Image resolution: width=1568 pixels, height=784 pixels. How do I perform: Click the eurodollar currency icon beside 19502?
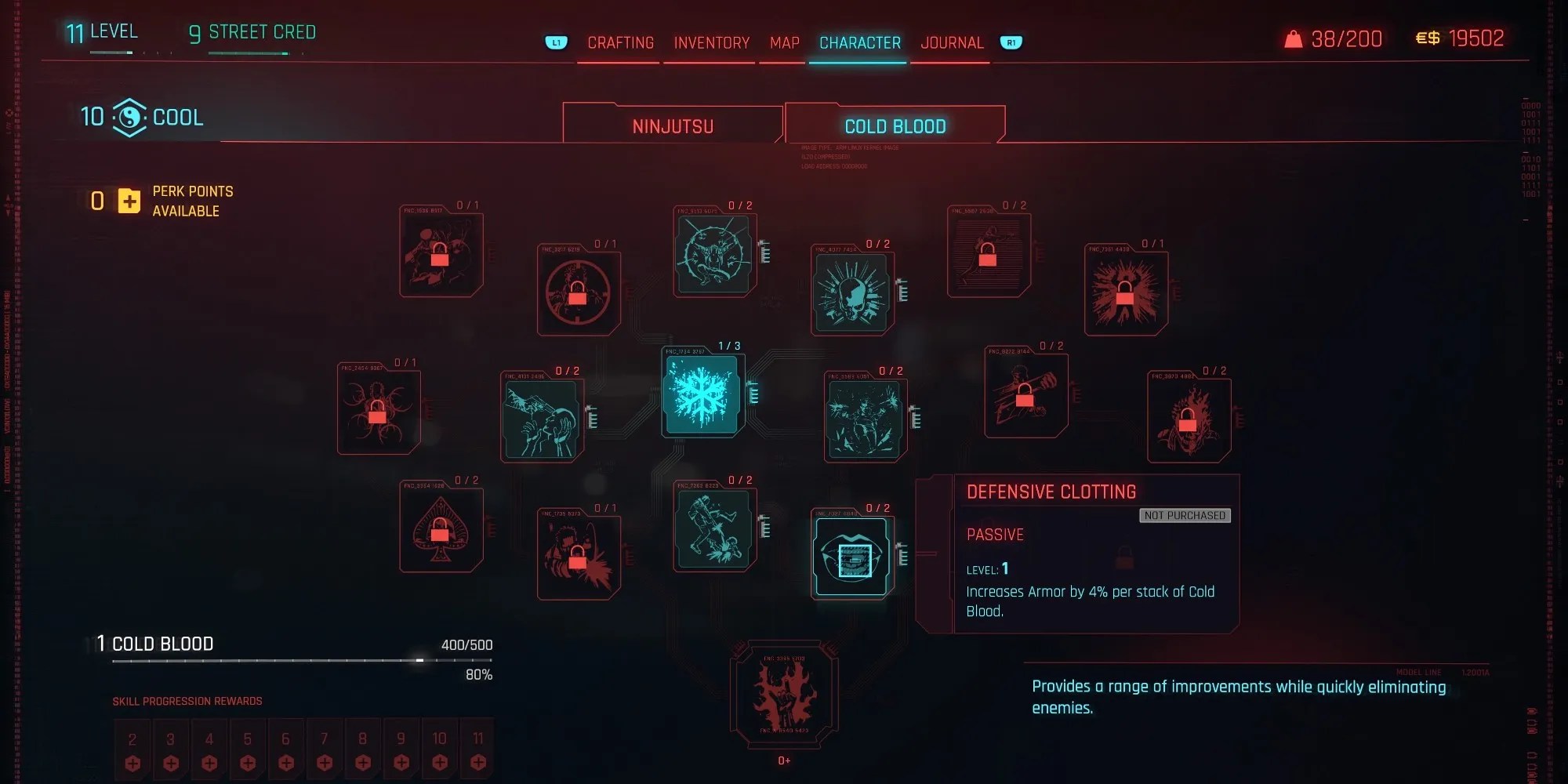tap(1428, 38)
